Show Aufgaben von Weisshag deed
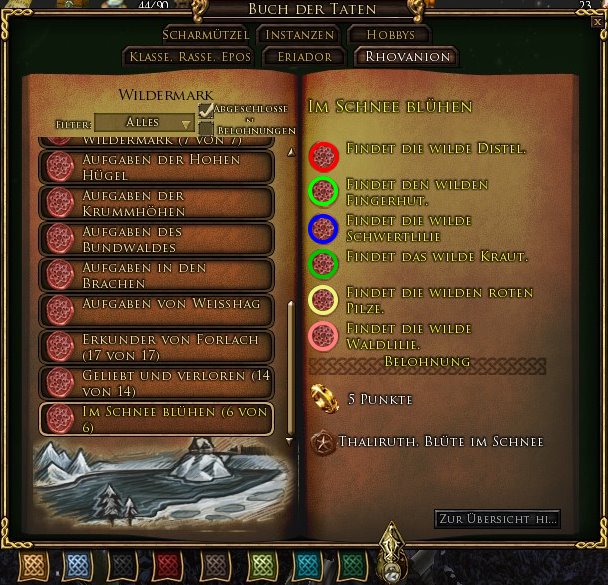This screenshot has width=608, height=585. 156,310
